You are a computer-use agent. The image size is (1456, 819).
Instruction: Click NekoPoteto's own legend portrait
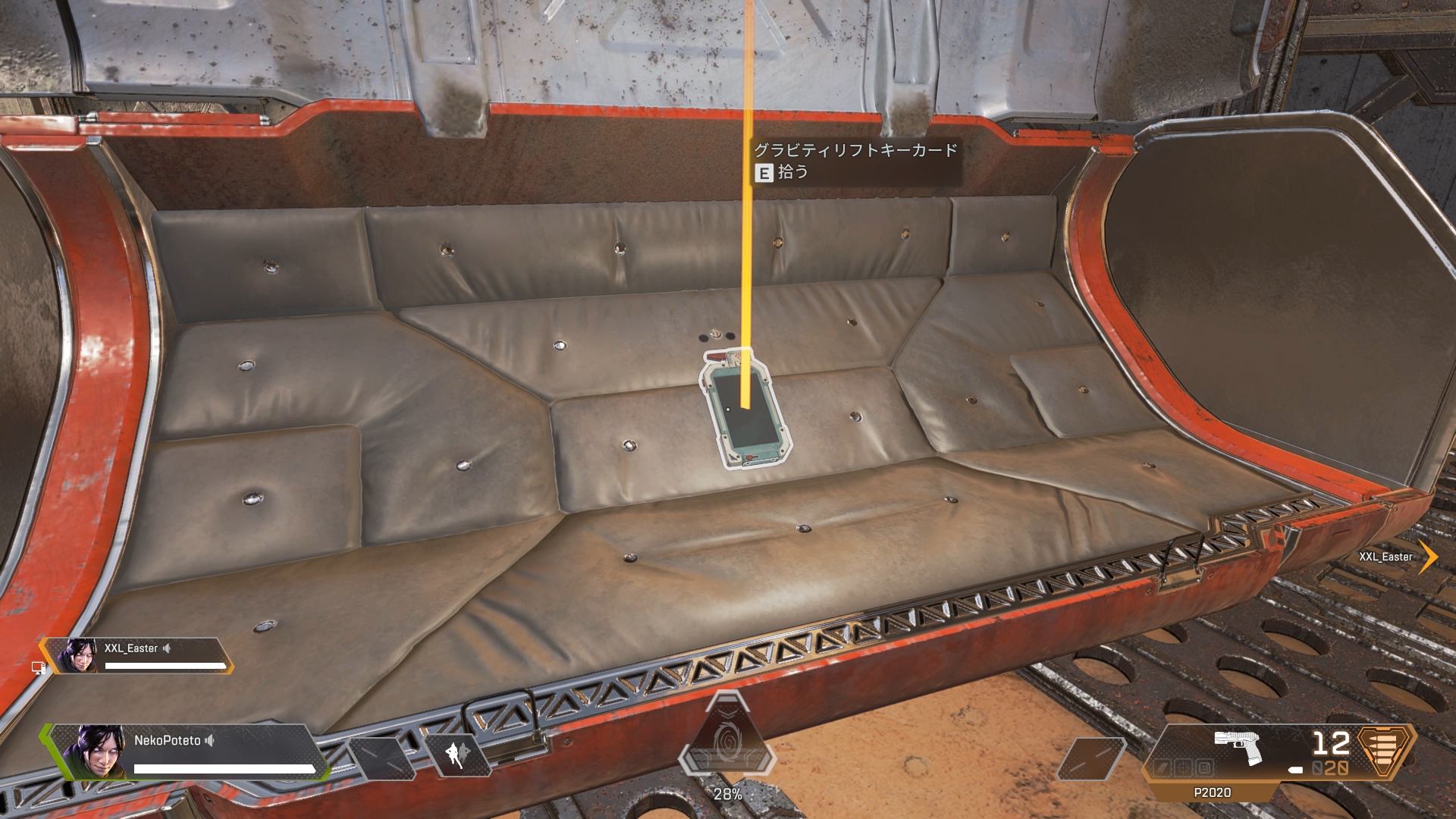click(x=95, y=752)
